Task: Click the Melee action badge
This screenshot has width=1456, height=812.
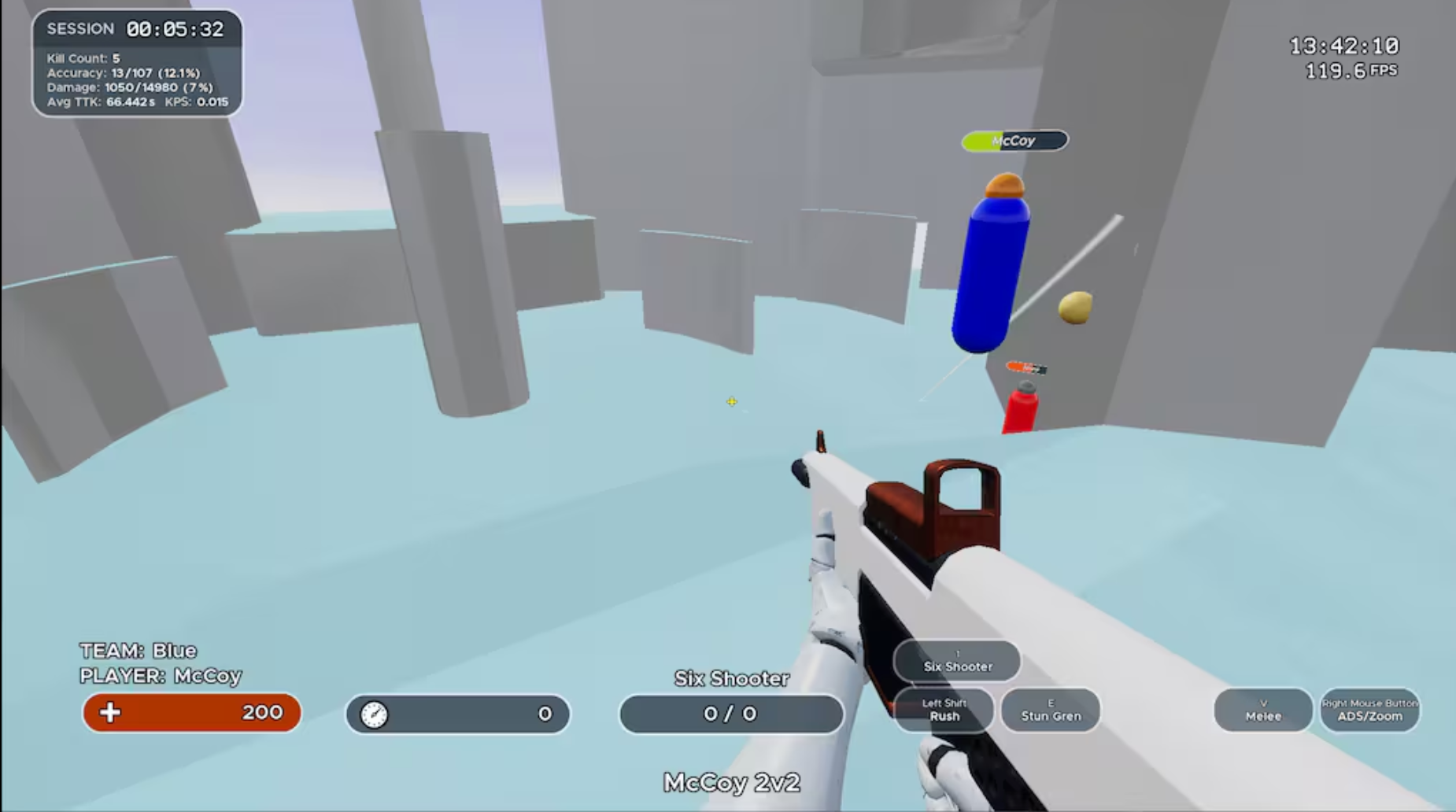Action: (x=1262, y=710)
